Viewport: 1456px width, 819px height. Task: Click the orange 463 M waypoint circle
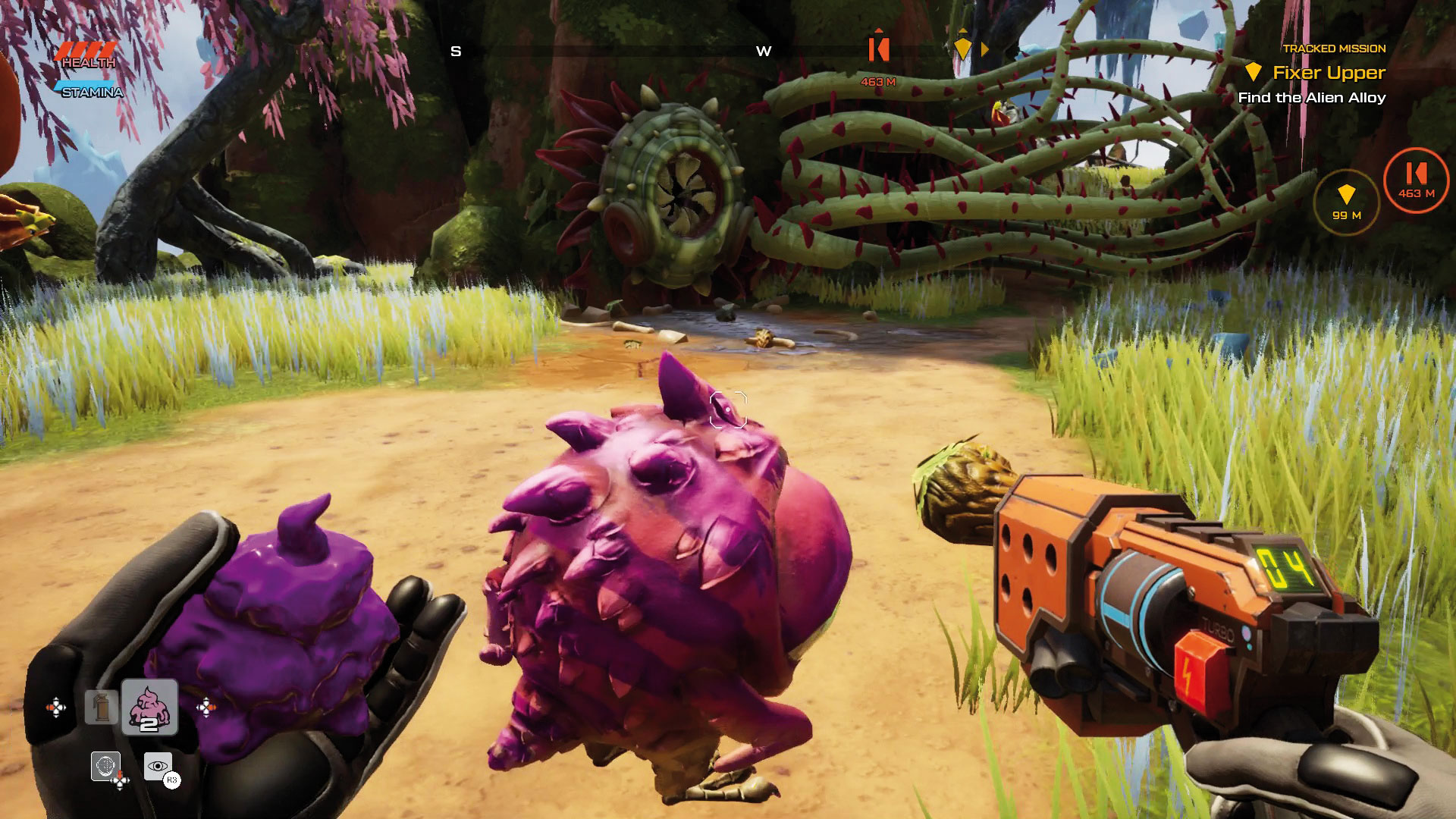1416,180
